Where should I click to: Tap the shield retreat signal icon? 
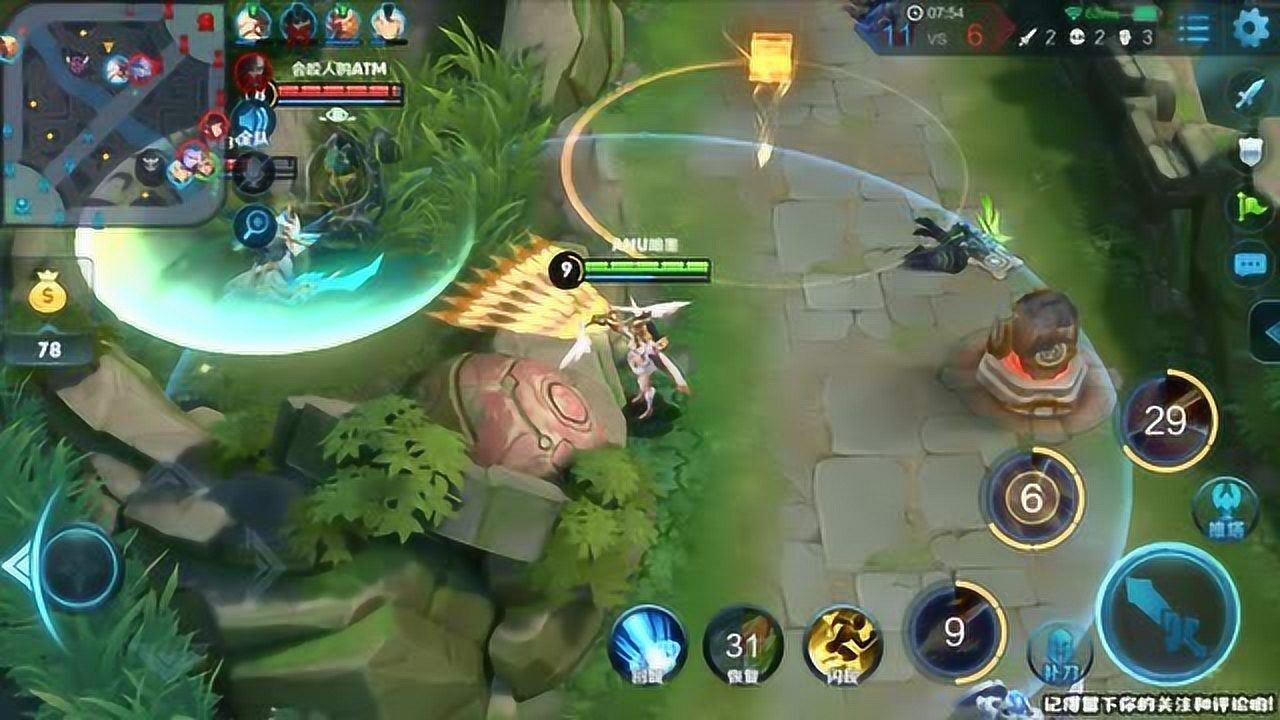(1250, 152)
